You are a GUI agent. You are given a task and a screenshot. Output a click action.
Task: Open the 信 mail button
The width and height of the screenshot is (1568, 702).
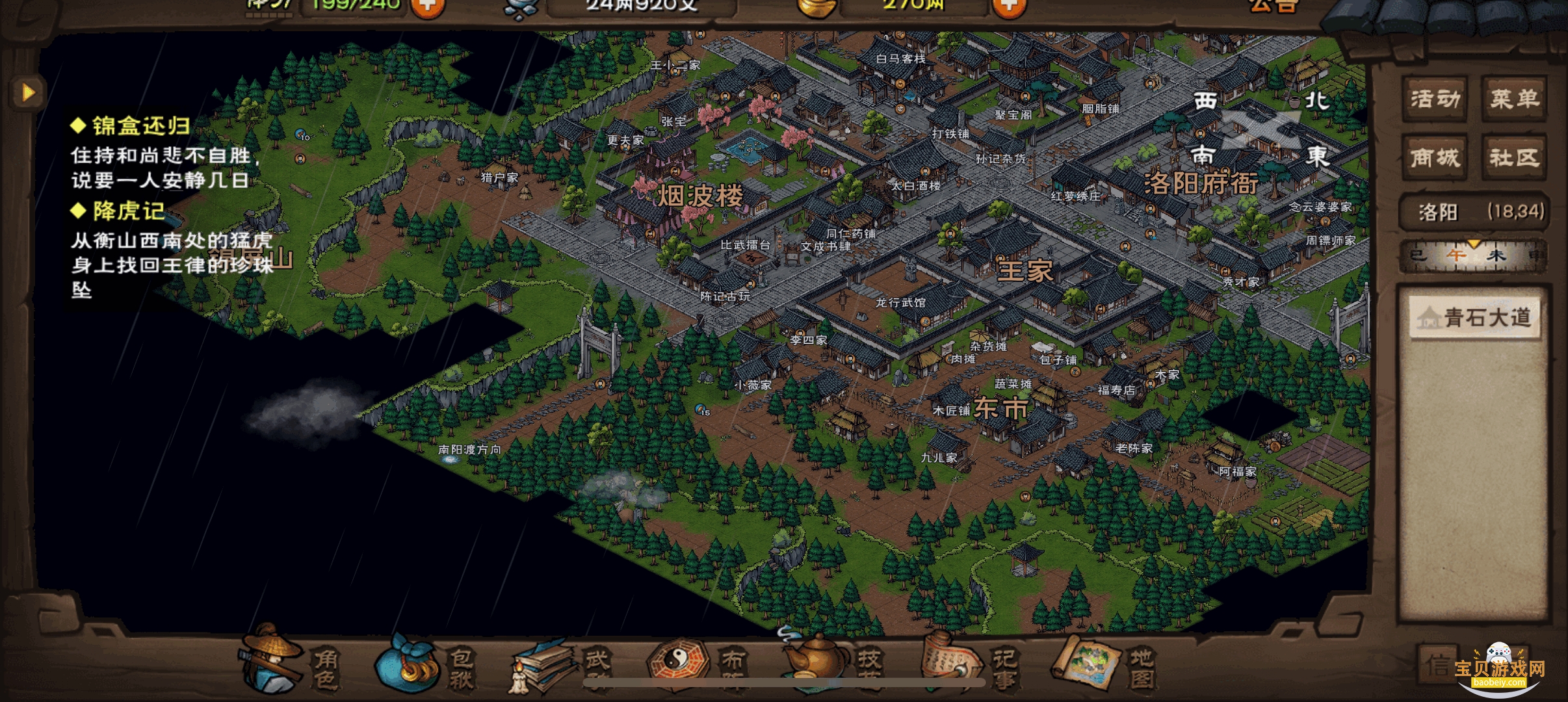[x=1438, y=664]
